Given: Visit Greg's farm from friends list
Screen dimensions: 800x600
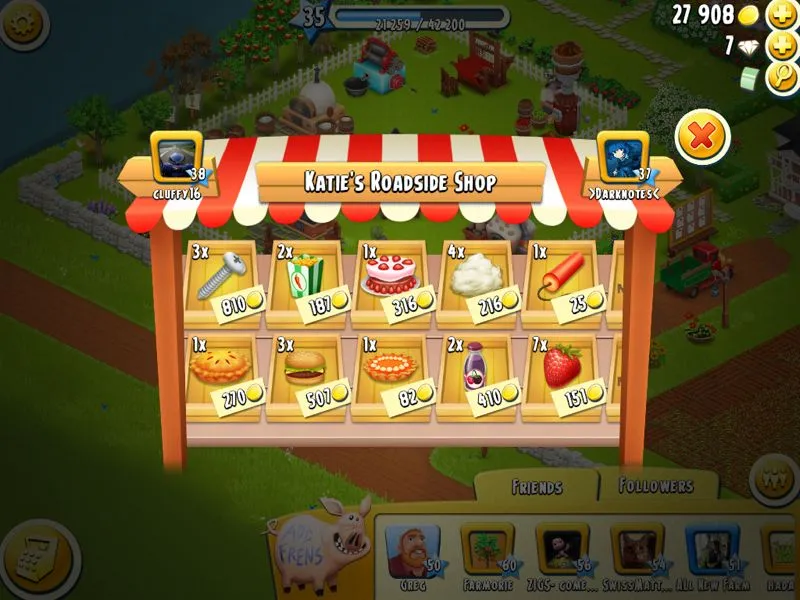Looking at the screenshot, I should click(x=410, y=553).
